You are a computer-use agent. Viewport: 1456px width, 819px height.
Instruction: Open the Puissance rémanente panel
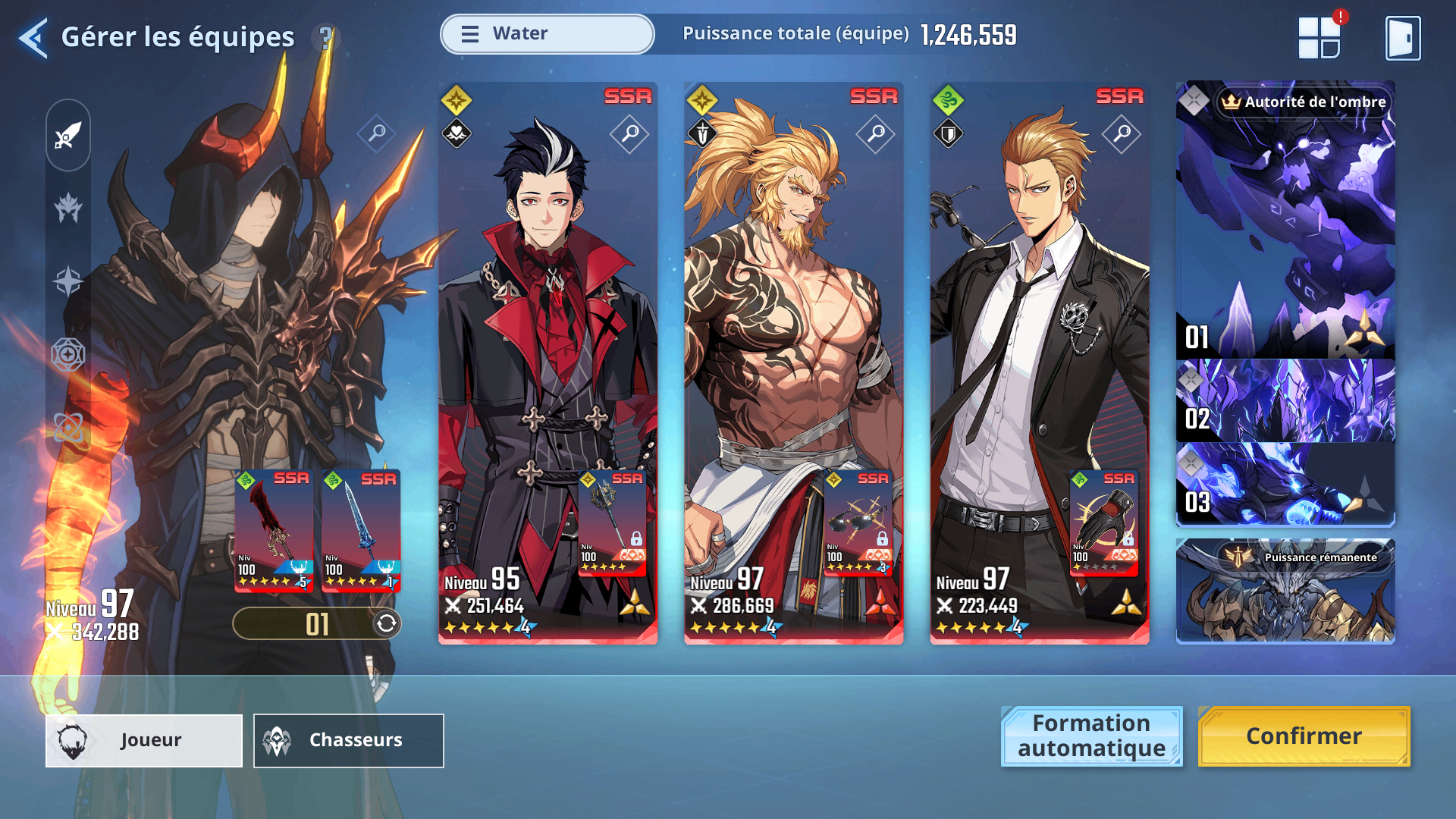[1285, 591]
